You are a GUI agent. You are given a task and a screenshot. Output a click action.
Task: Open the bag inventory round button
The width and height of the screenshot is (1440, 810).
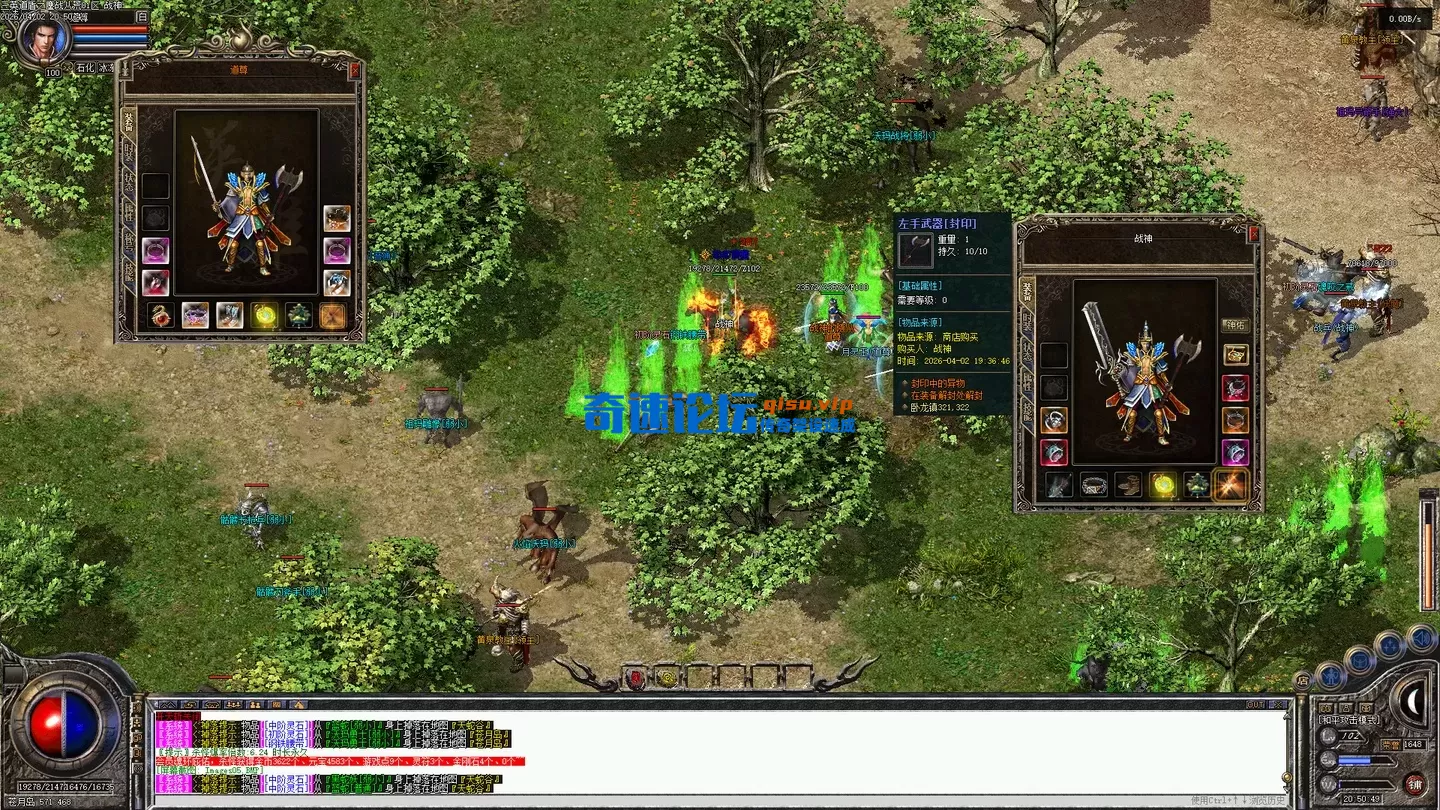tap(1358, 660)
